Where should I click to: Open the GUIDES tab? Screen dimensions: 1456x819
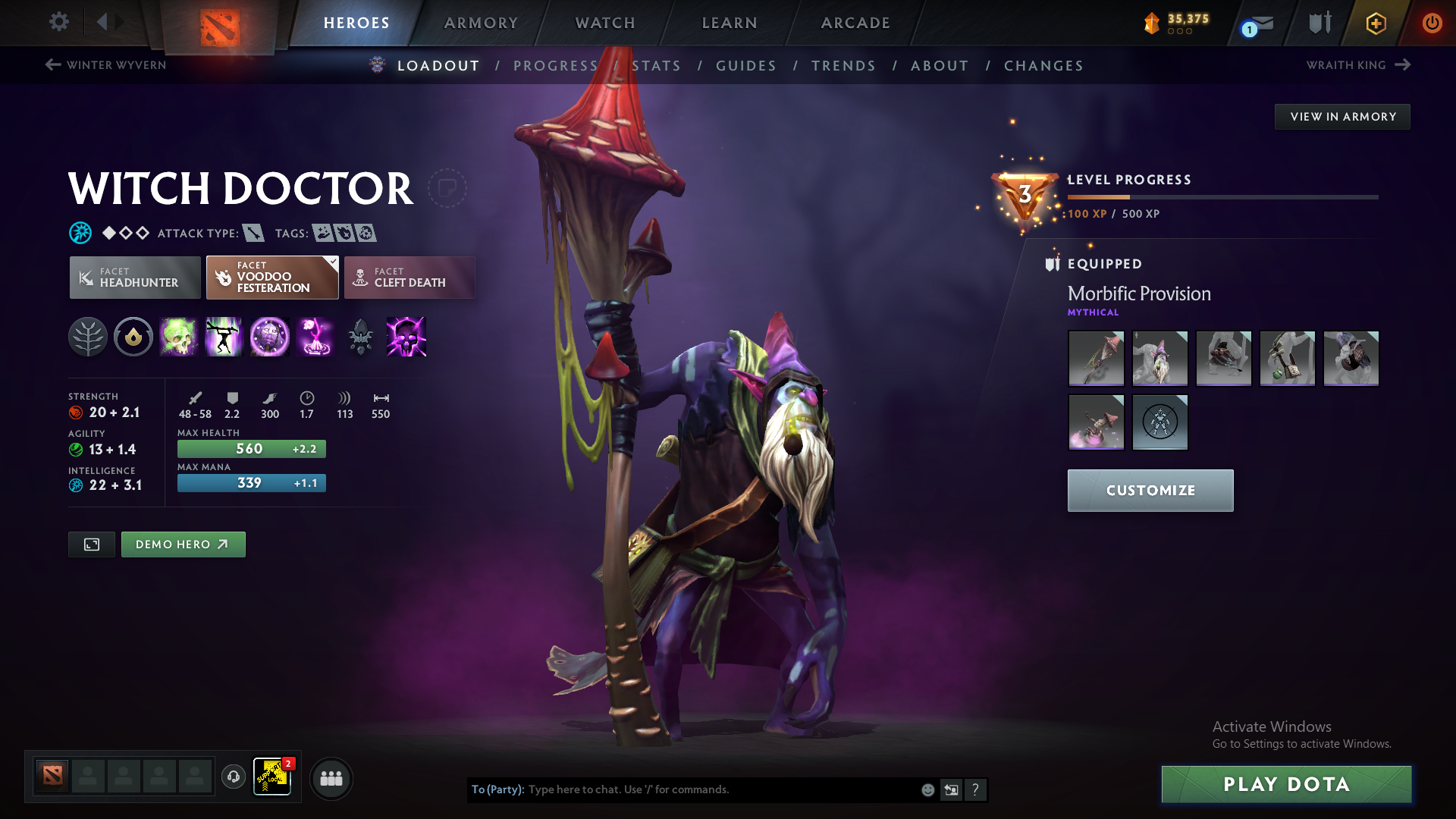[x=746, y=66]
